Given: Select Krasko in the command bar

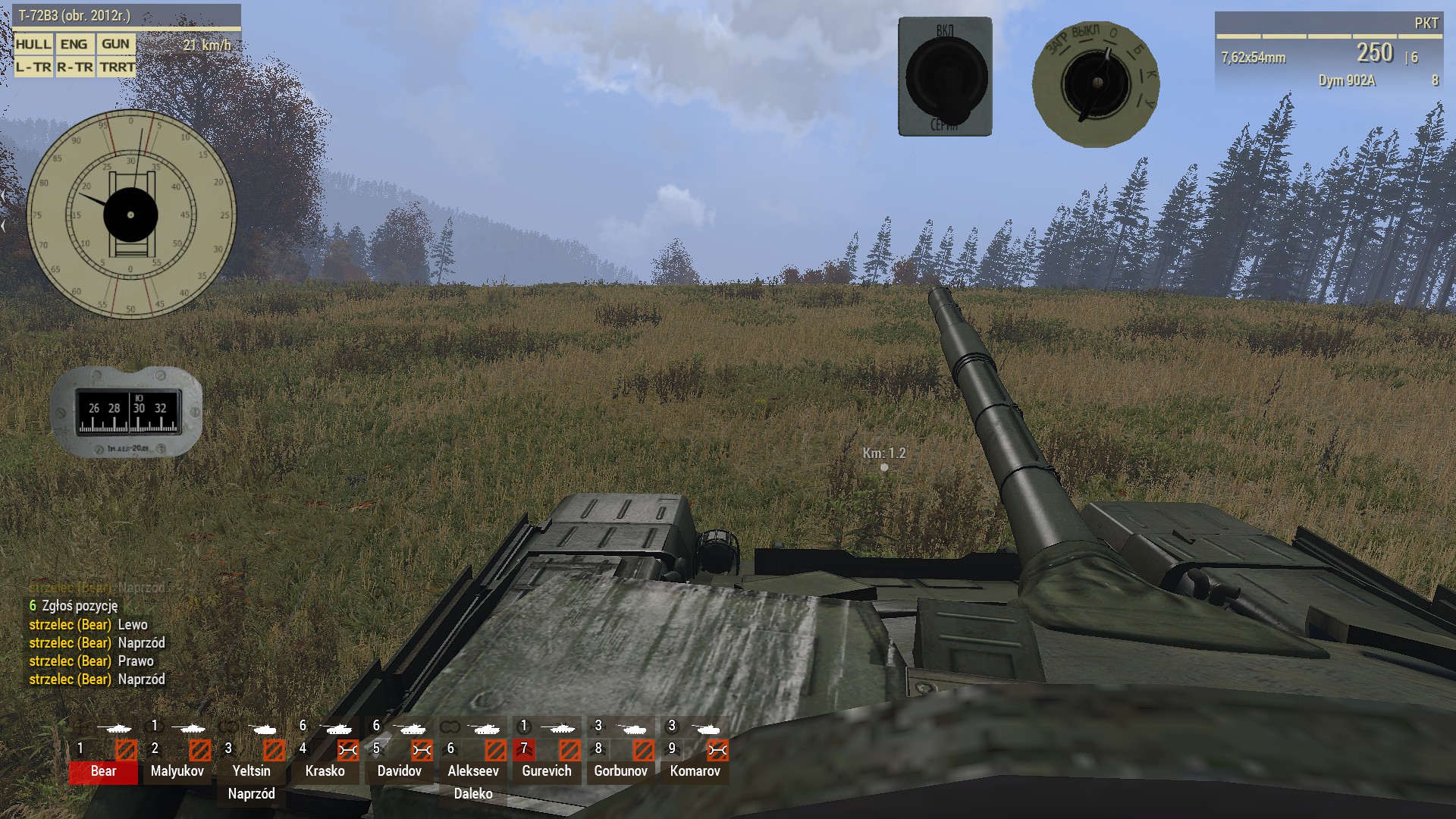Looking at the screenshot, I should tap(325, 771).
